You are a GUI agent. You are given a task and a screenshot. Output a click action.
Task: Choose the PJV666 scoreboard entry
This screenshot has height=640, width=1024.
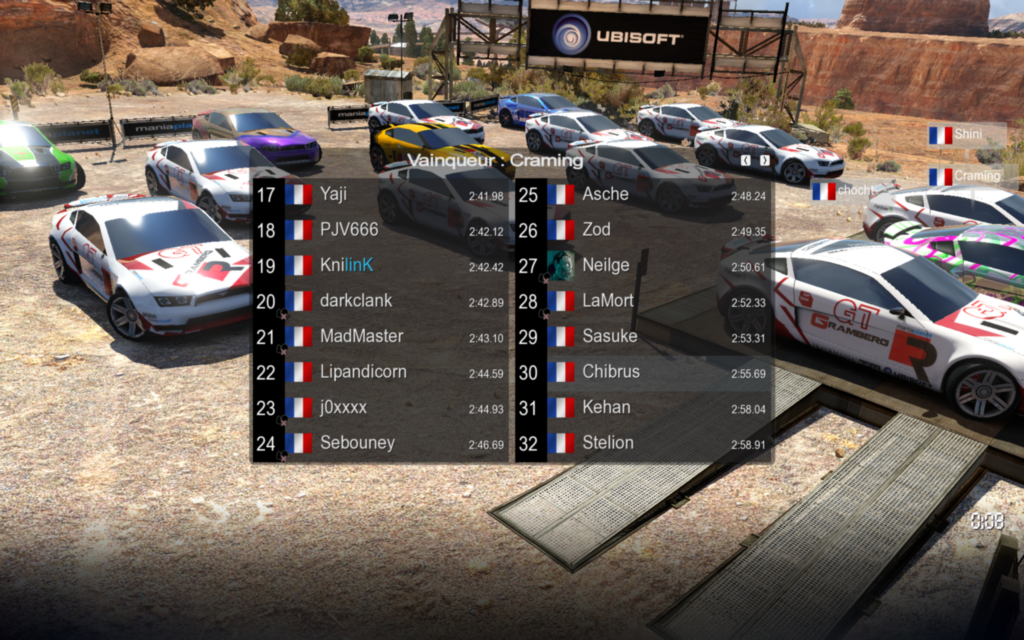coord(381,230)
